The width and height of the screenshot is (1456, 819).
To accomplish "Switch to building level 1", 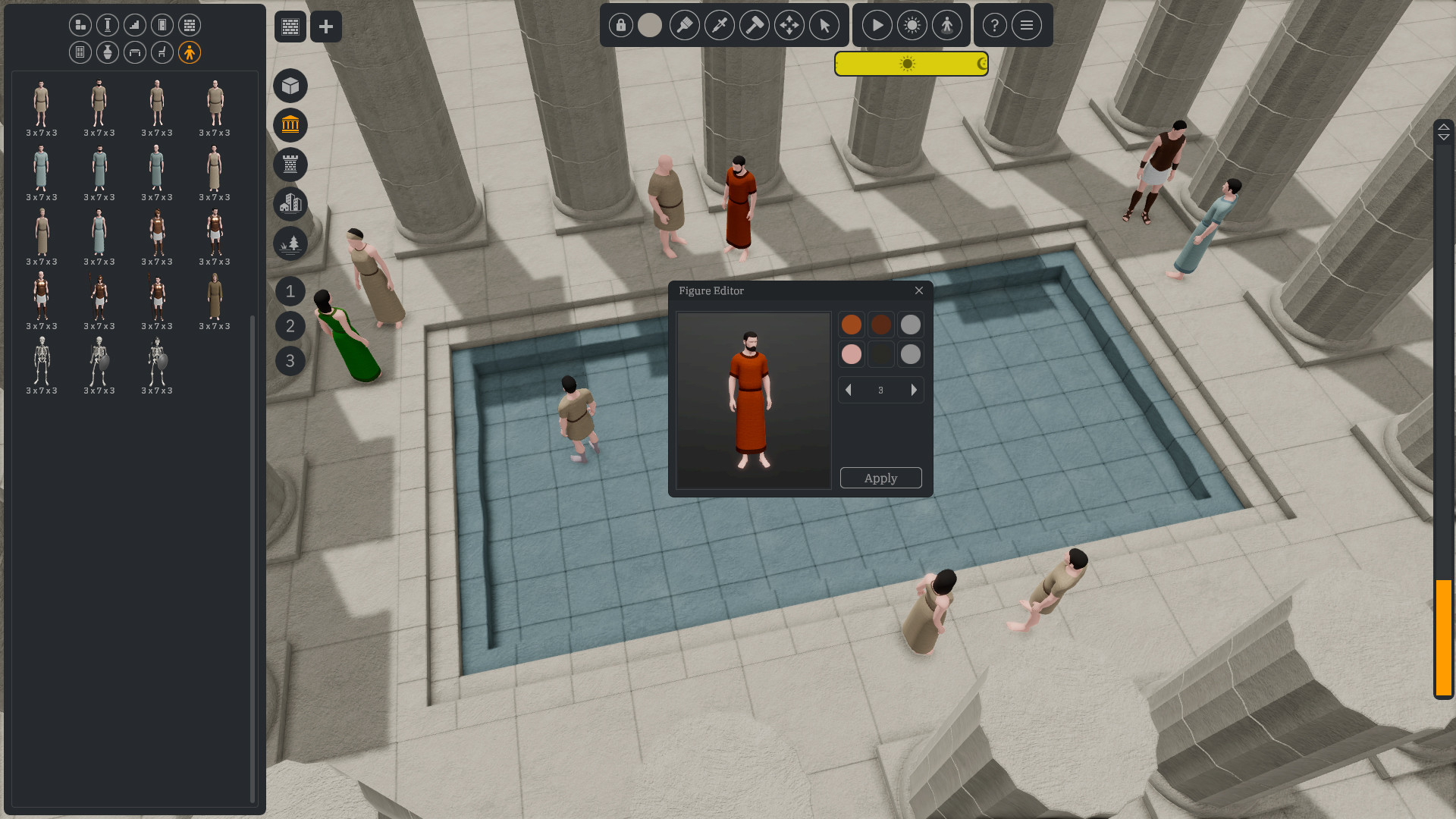I will point(290,291).
